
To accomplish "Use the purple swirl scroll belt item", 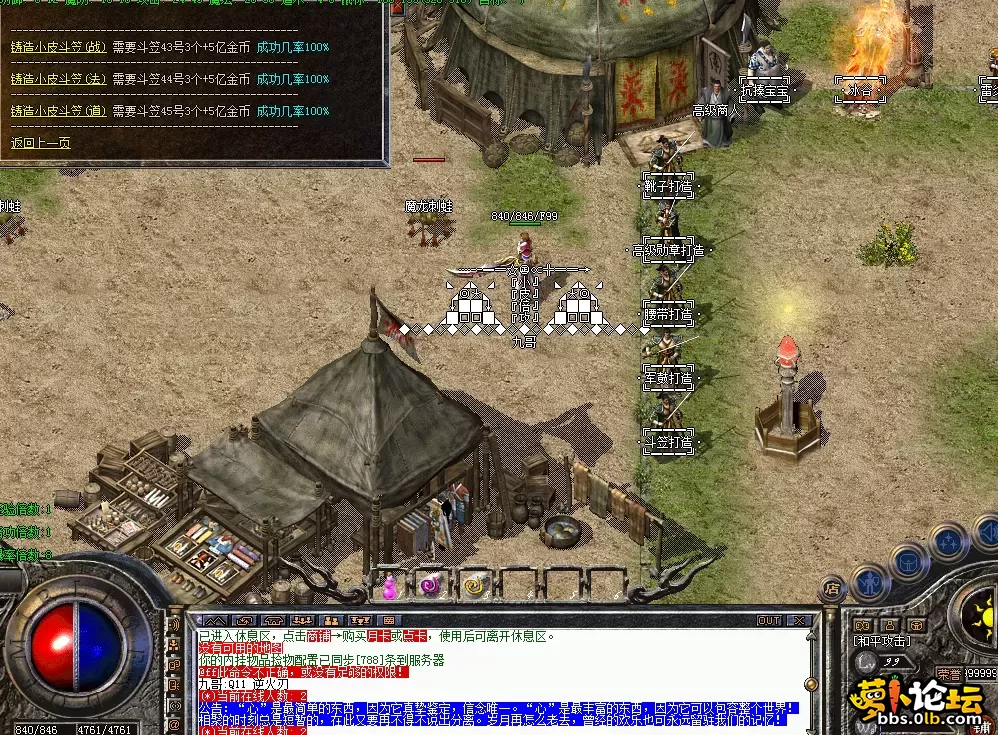I will point(431,586).
